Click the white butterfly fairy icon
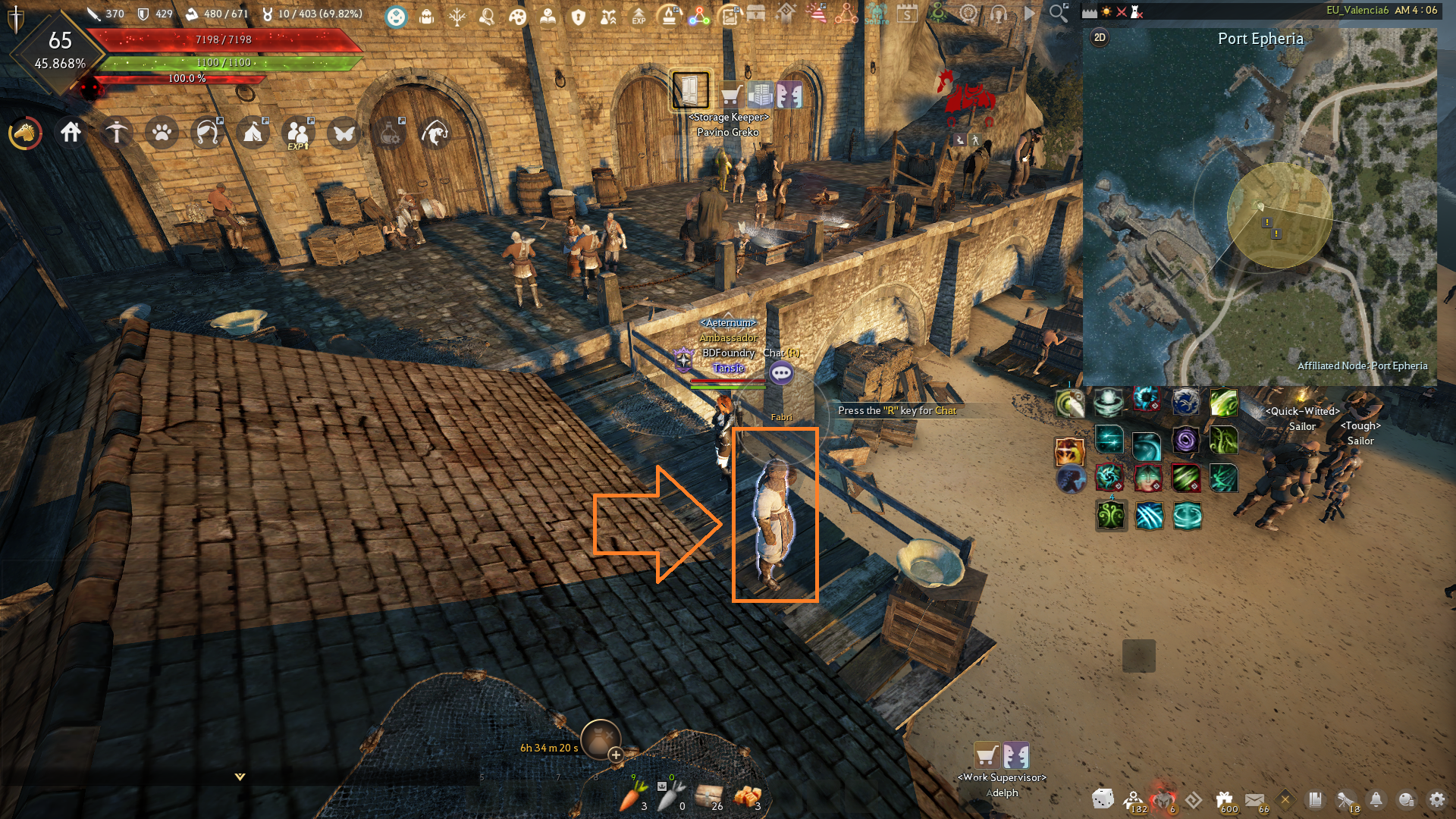Screen dimensions: 1456x819 (344, 133)
